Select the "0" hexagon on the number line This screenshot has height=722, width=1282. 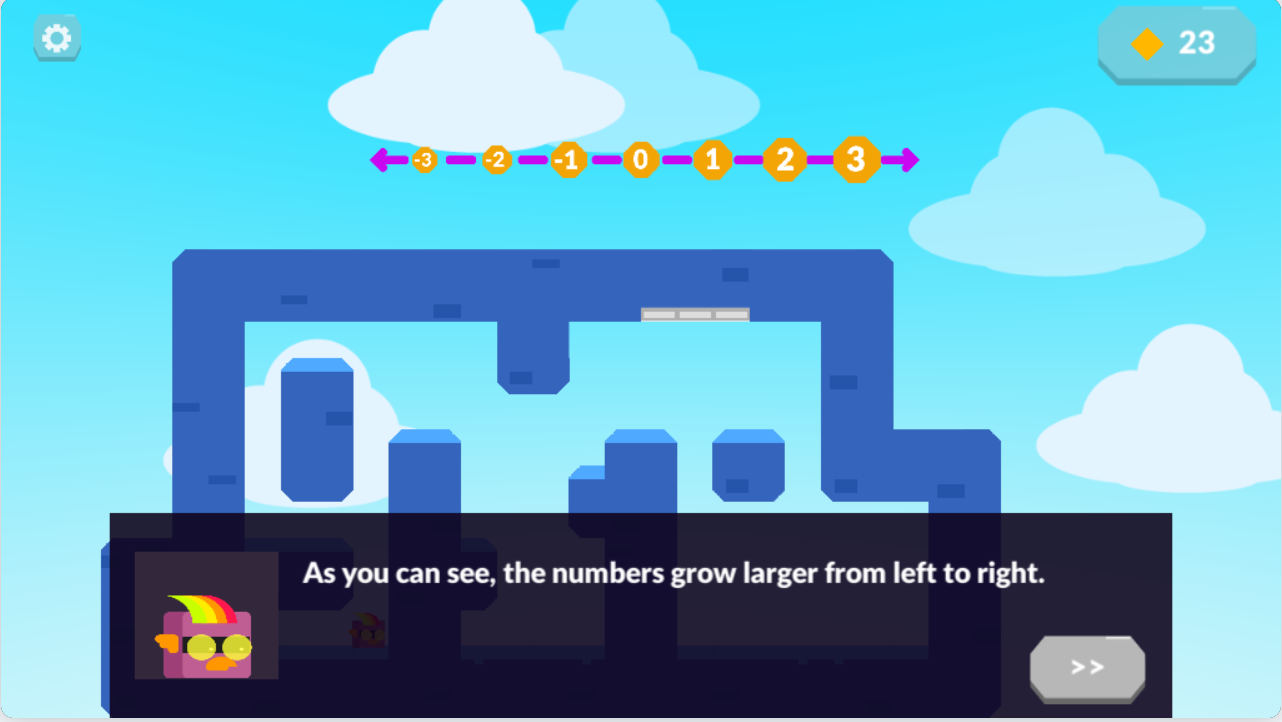click(639, 159)
